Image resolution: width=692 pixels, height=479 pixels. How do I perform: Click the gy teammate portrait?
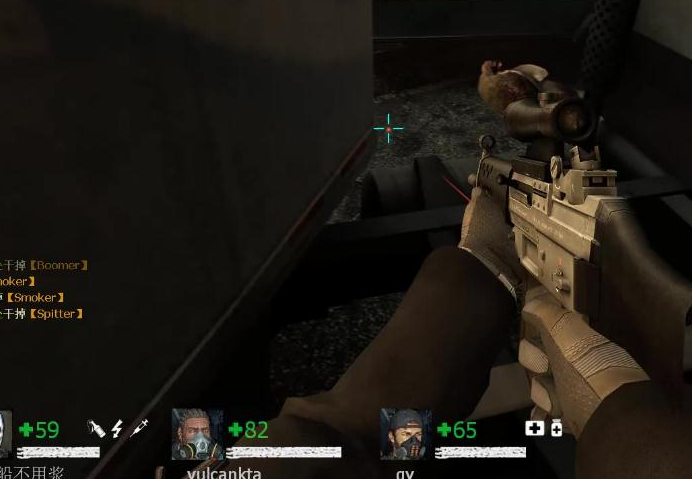(405, 434)
